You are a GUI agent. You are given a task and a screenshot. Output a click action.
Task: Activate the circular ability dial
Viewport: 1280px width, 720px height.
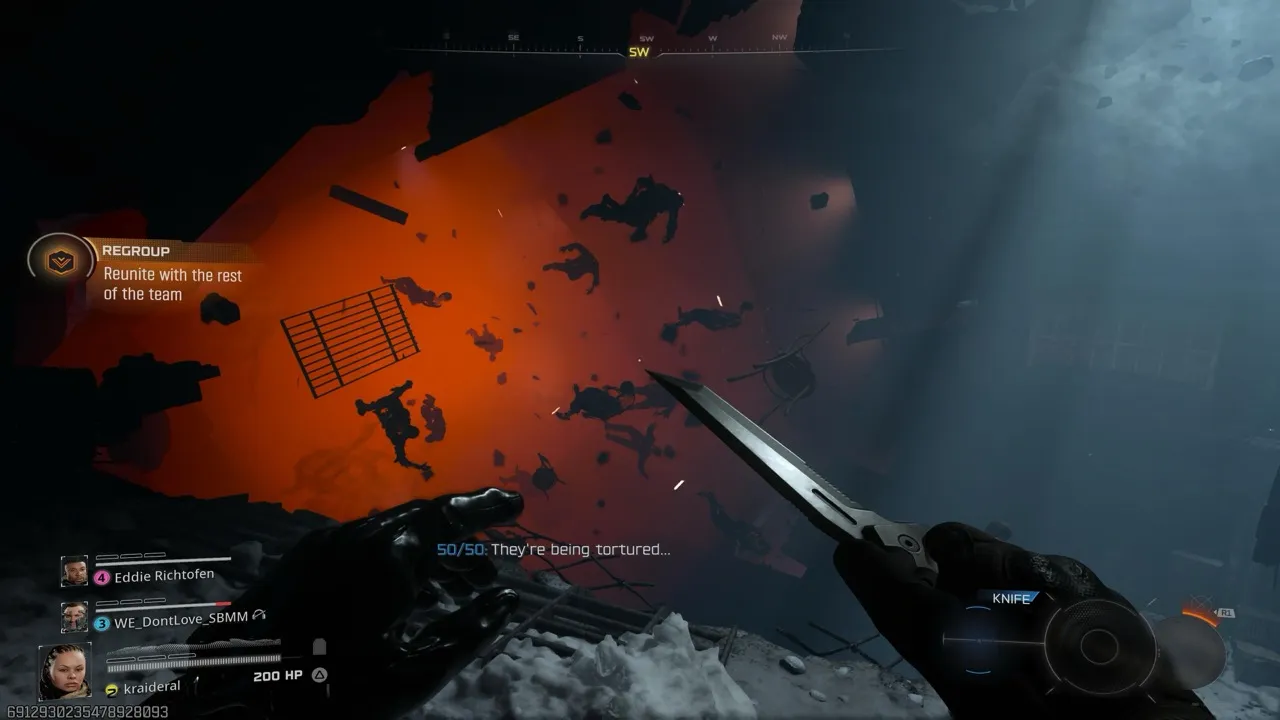tap(1099, 647)
